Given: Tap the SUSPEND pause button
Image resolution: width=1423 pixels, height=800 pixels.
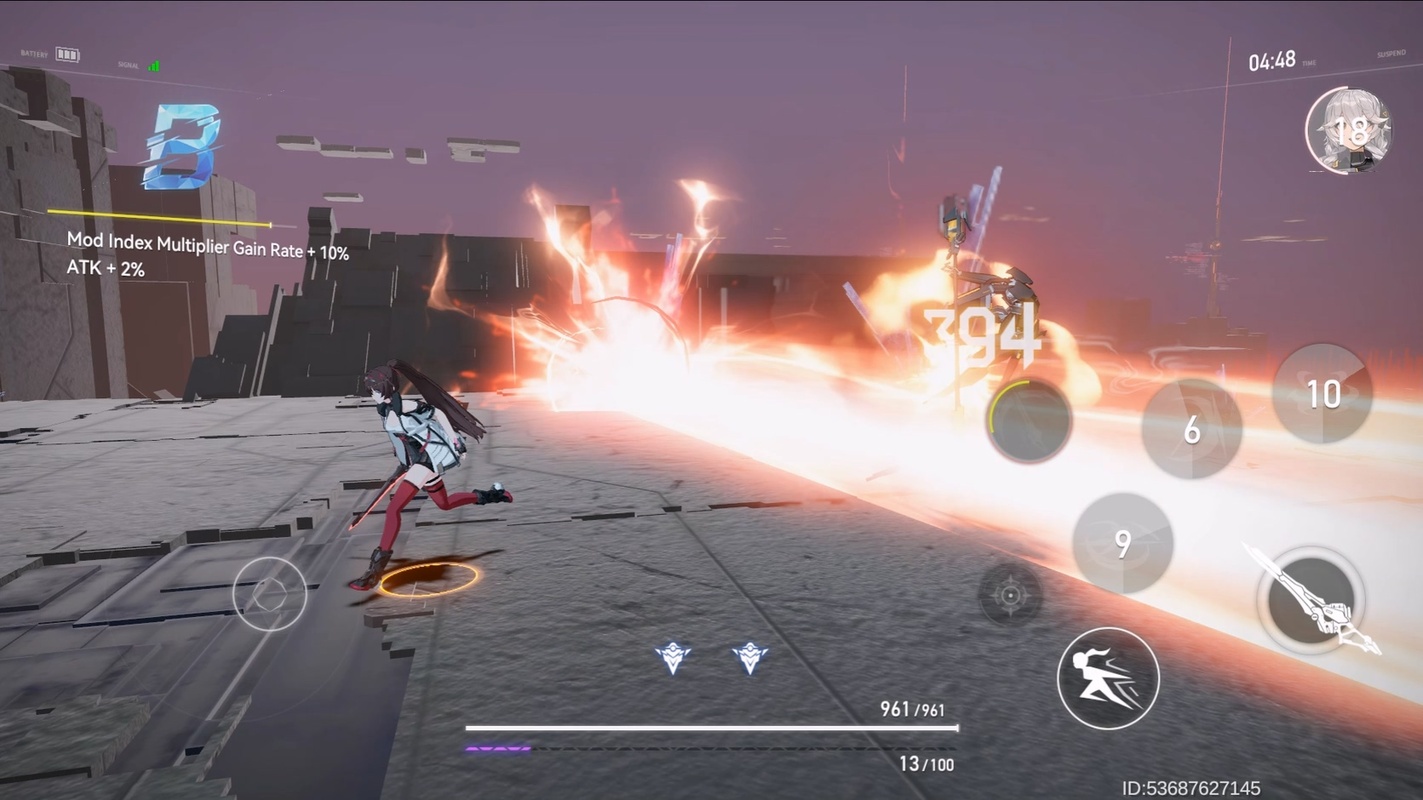Looking at the screenshot, I should pyautogui.click(x=1391, y=54).
